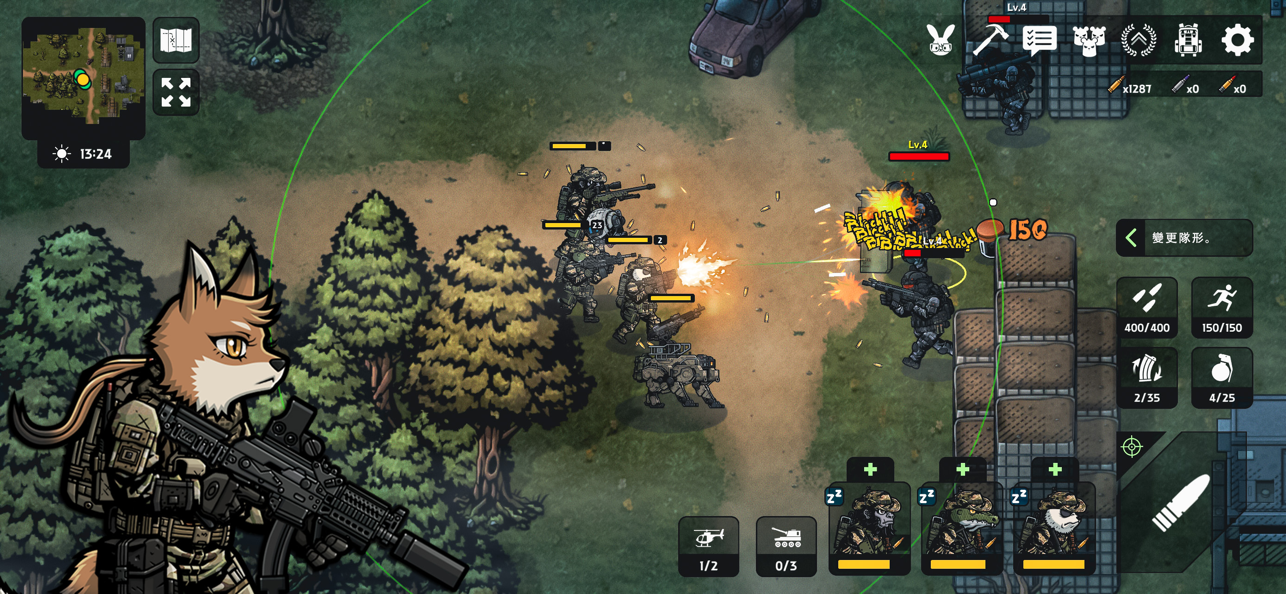This screenshot has width=1286, height=594.
Task: Open the folded world map
Action: (176, 40)
